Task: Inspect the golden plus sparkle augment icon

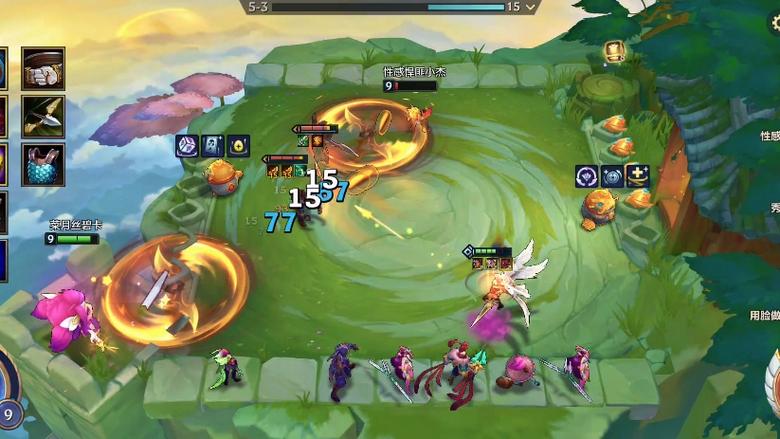Action: (x=637, y=177)
